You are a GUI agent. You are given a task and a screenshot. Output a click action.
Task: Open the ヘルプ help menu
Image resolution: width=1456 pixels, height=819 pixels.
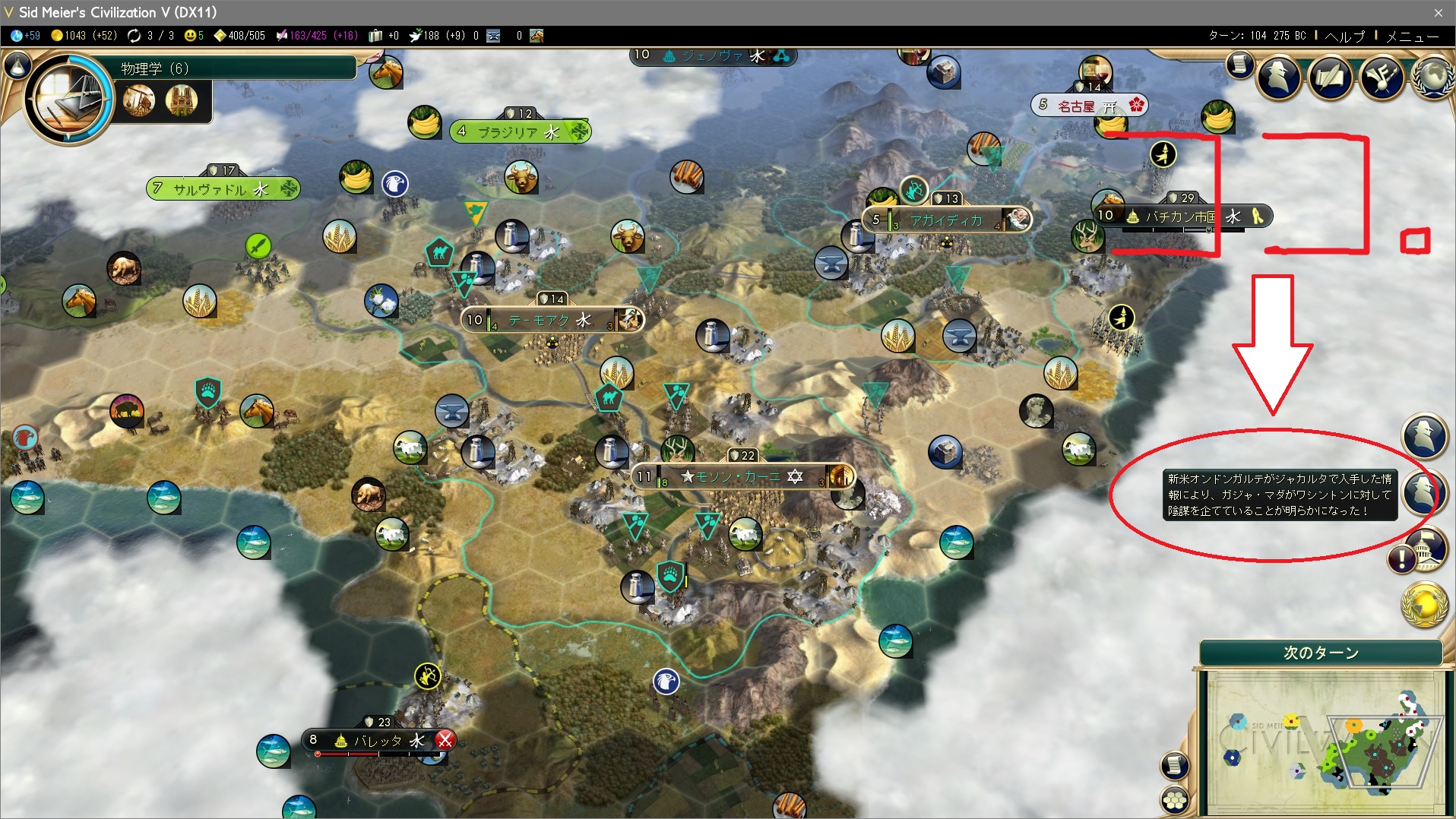1344,36
